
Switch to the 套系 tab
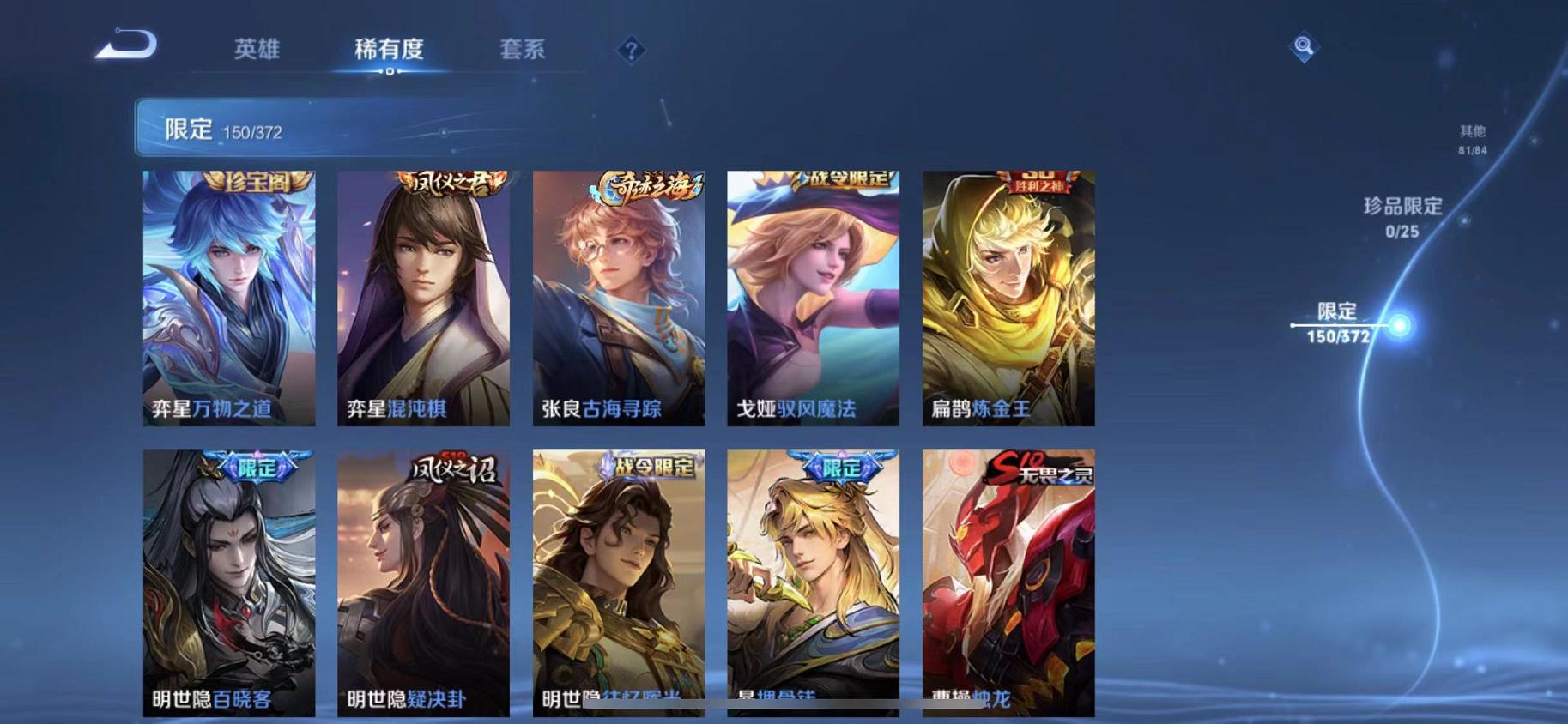(x=524, y=50)
